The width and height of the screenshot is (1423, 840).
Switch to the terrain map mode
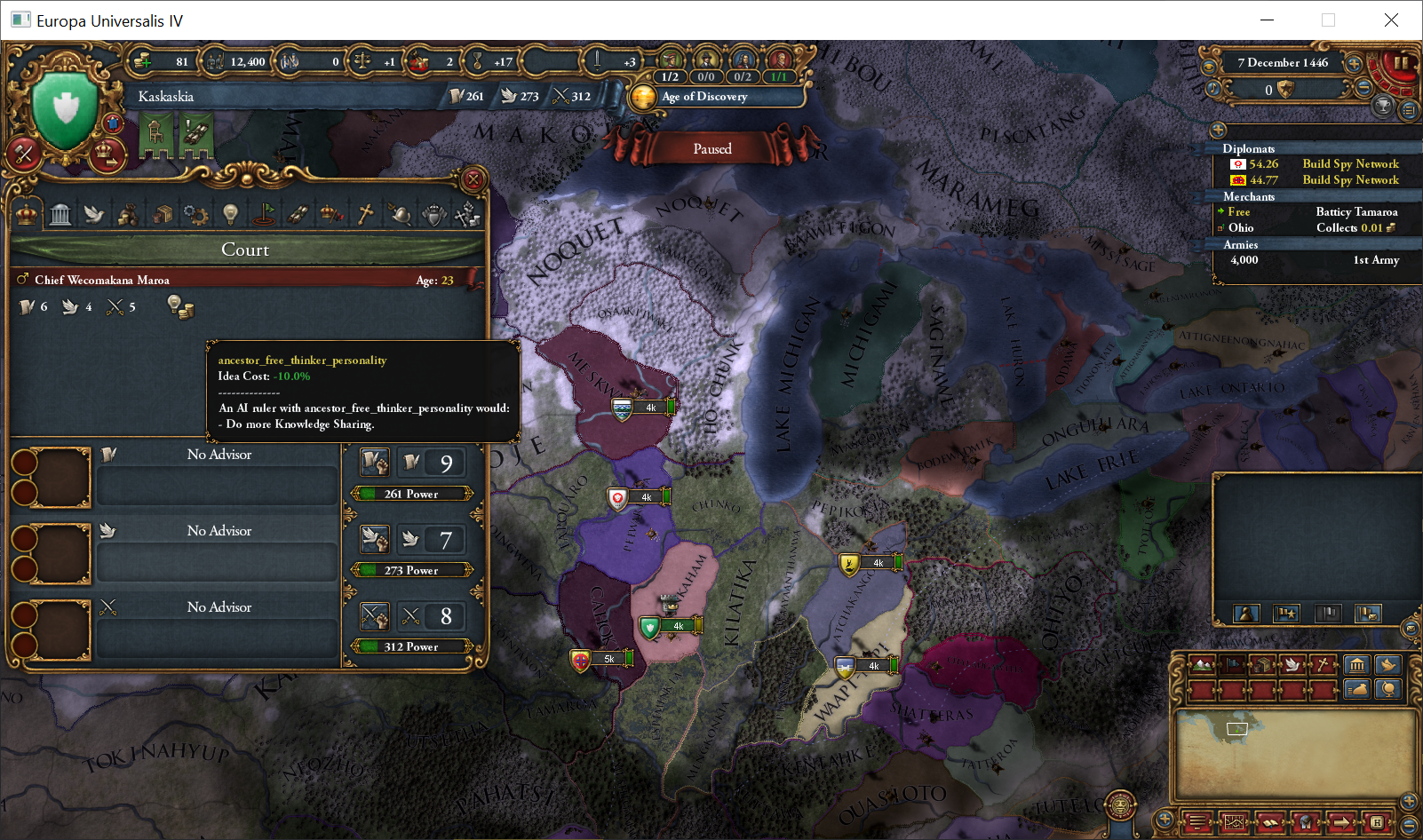point(1203,664)
